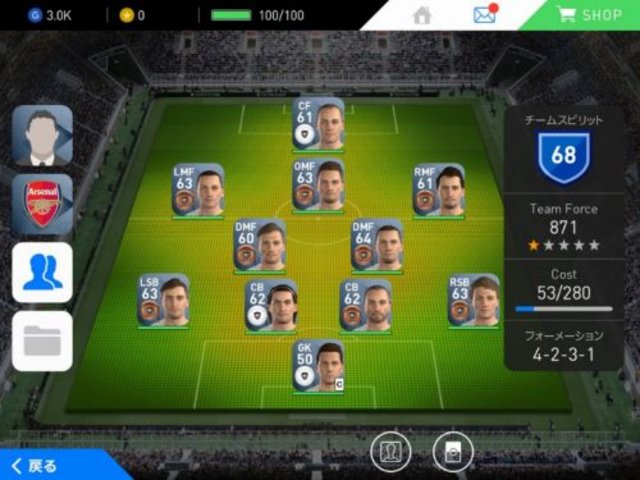
Task: Open the mail inbox
Action: point(484,15)
